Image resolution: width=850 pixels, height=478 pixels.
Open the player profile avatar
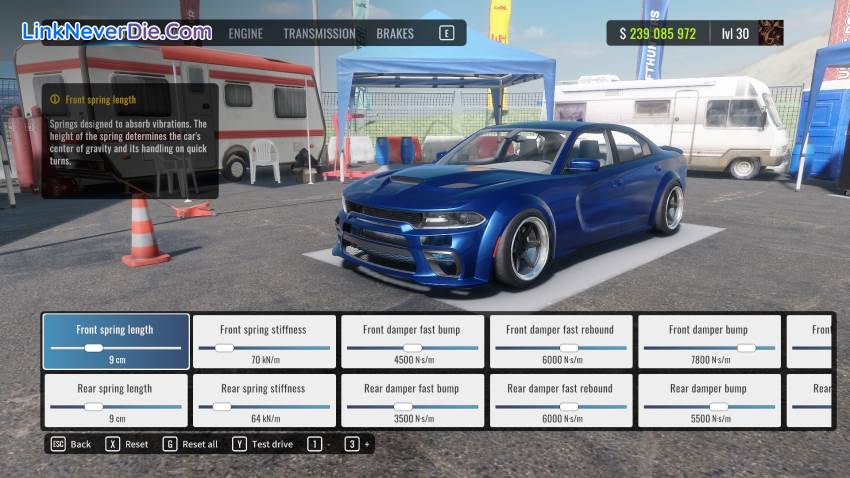771,33
